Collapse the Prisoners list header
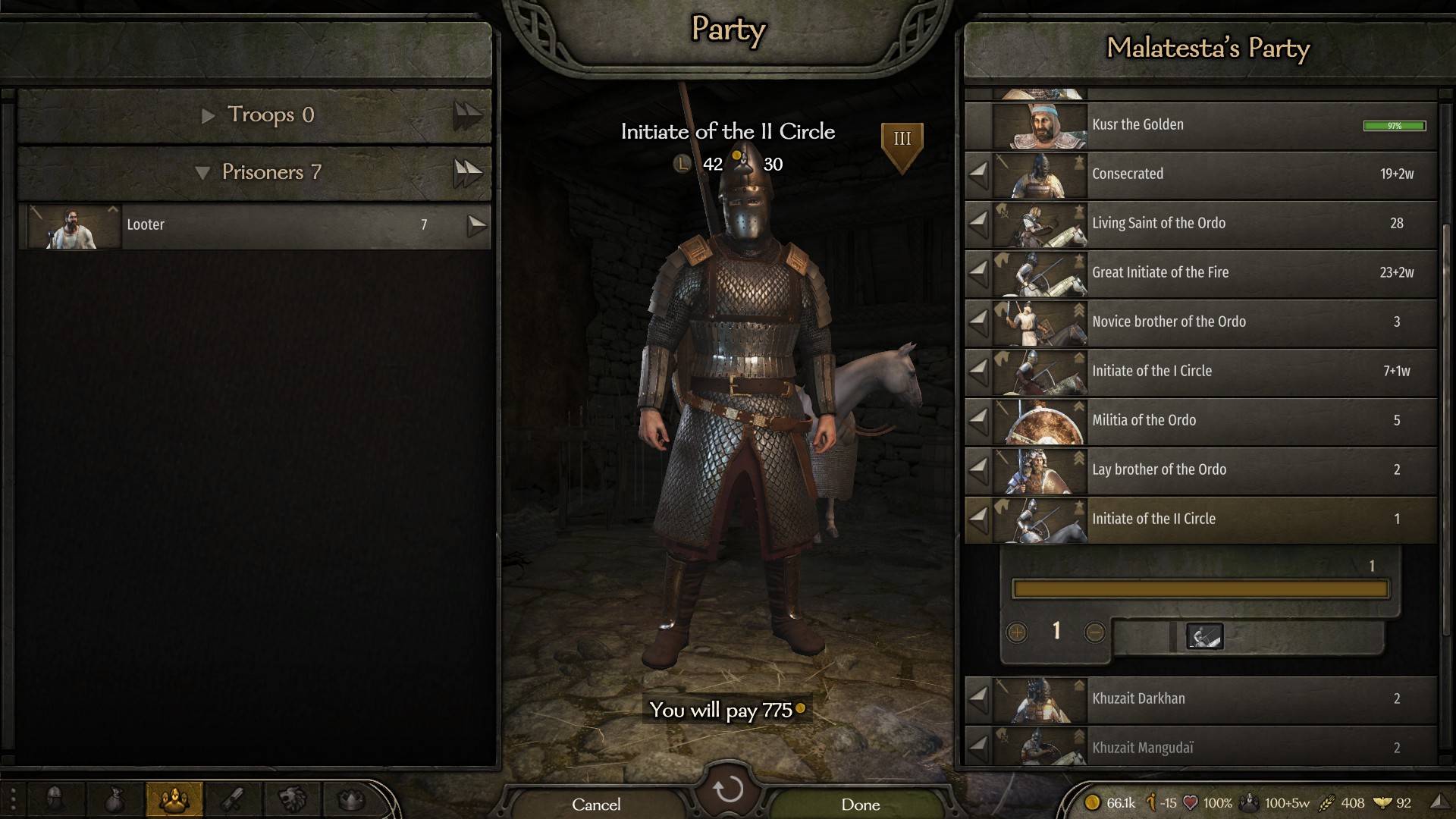The width and height of the screenshot is (1456, 819). (202, 173)
